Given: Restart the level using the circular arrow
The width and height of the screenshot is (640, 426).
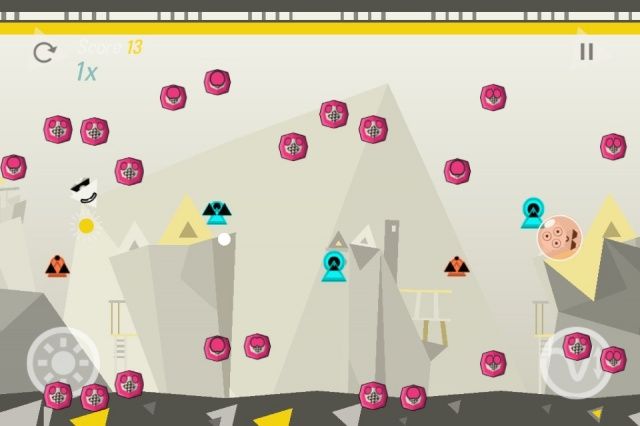Looking at the screenshot, I should click(x=45, y=52).
